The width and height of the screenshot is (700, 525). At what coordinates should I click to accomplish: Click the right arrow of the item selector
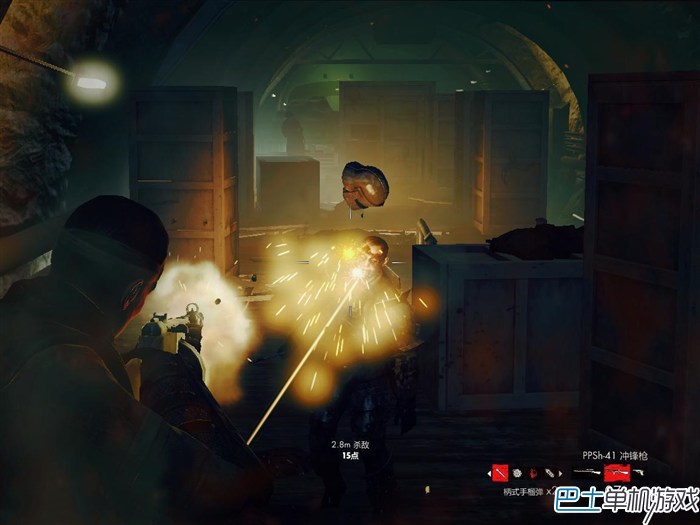(560, 473)
